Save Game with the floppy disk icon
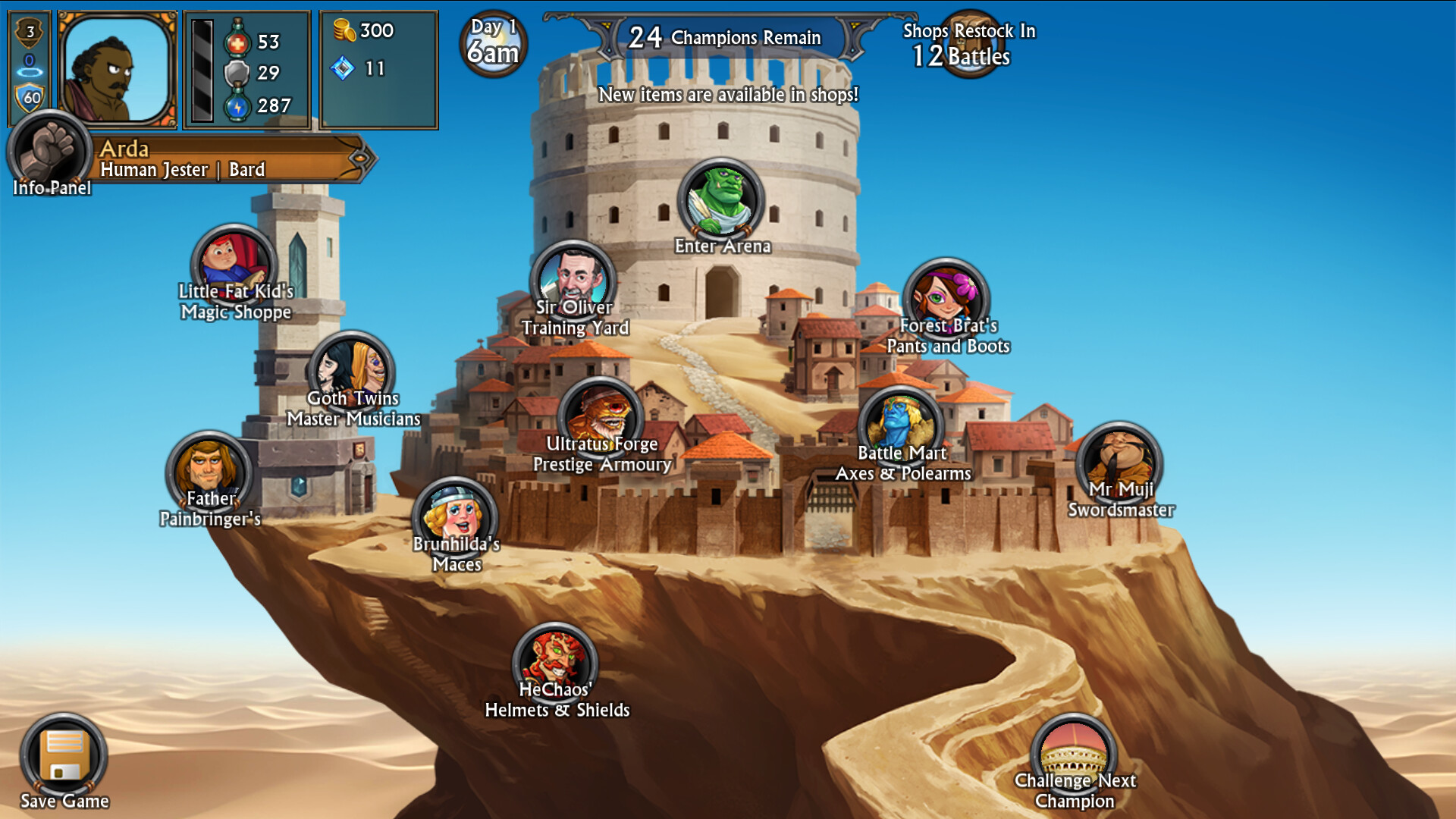This screenshot has width=1456, height=819. (x=64, y=755)
